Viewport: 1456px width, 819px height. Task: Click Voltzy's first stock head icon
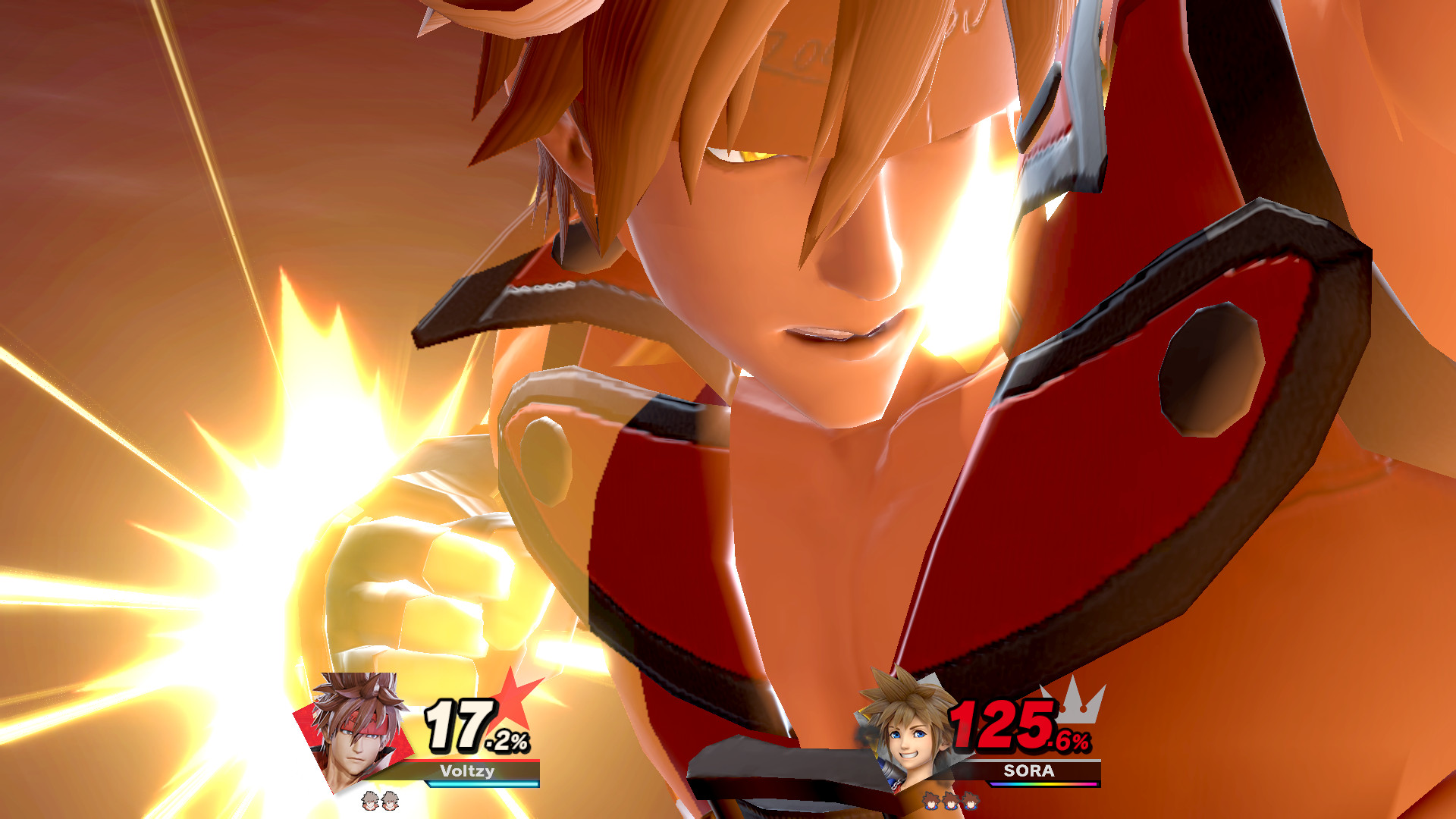(369, 799)
